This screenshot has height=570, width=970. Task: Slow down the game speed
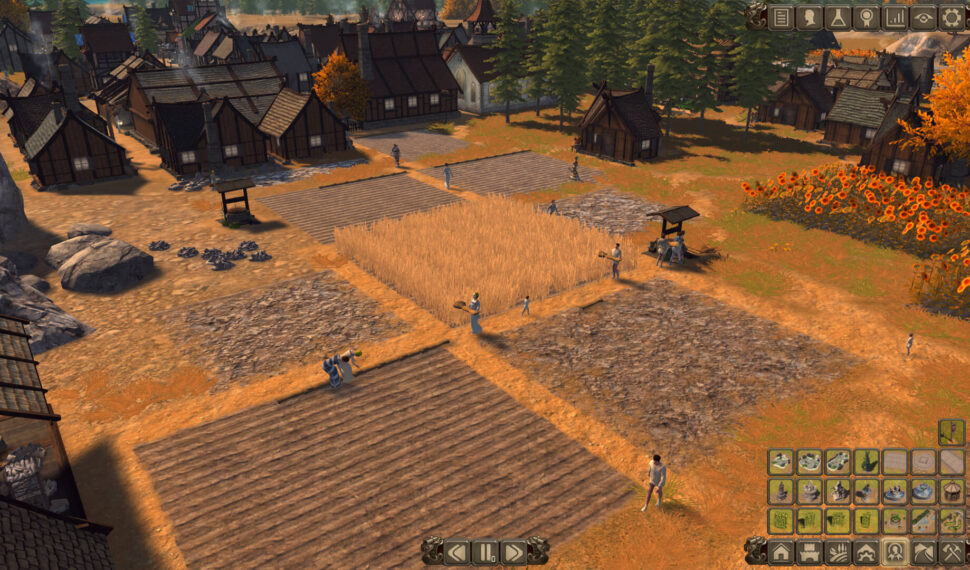pos(457,551)
